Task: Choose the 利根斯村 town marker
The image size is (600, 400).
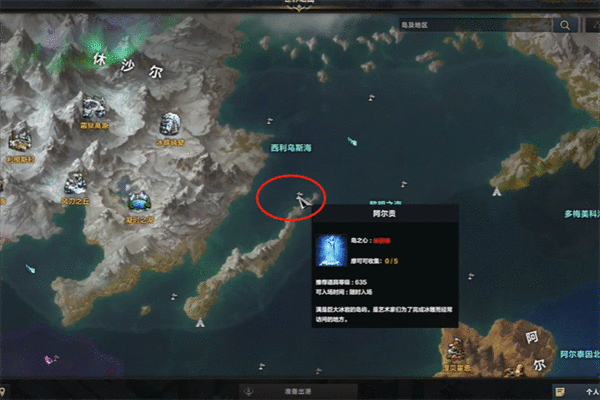Action: point(20,139)
